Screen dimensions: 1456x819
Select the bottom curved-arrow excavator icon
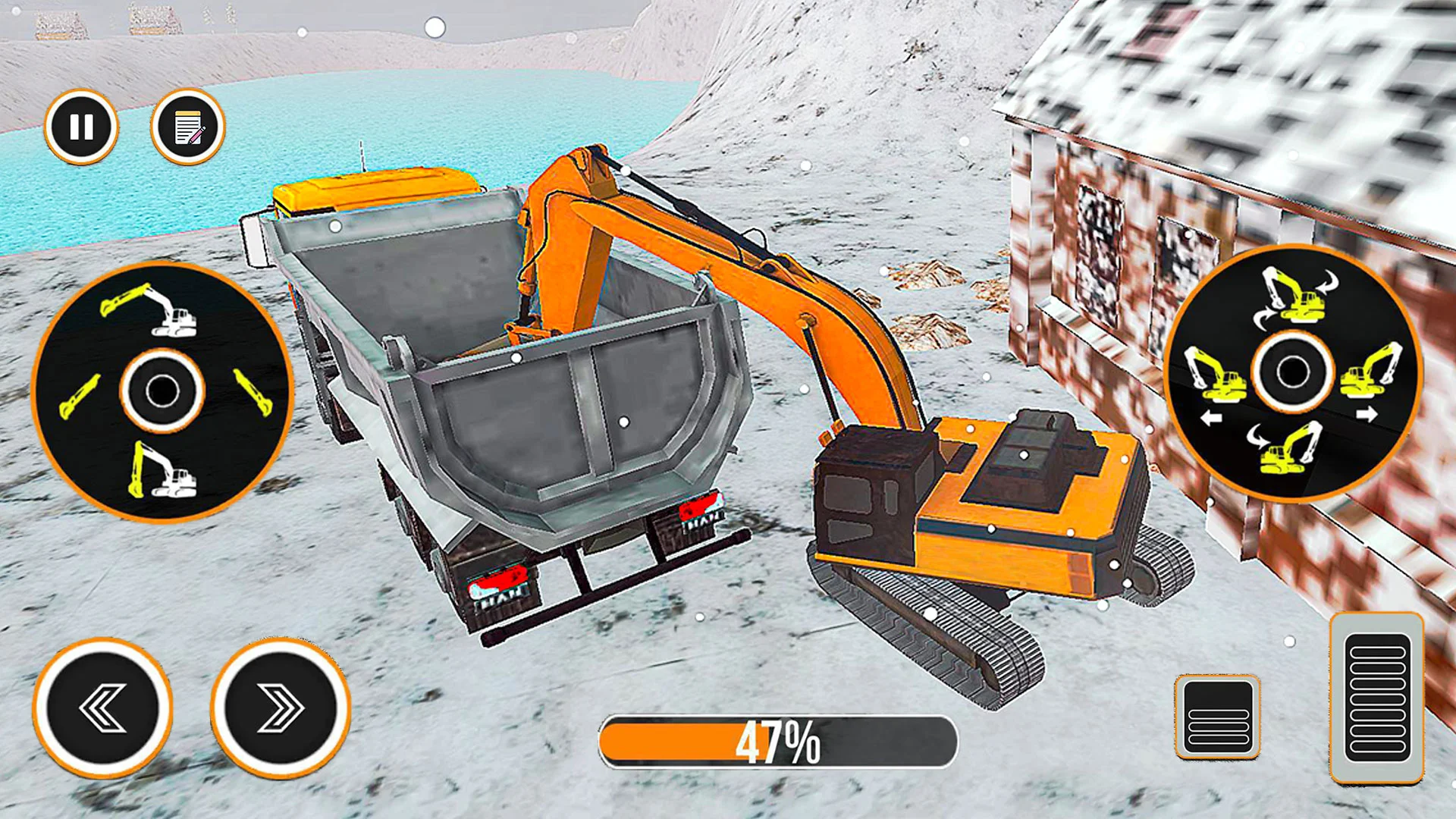pyautogui.click(x=1287, y=447)
